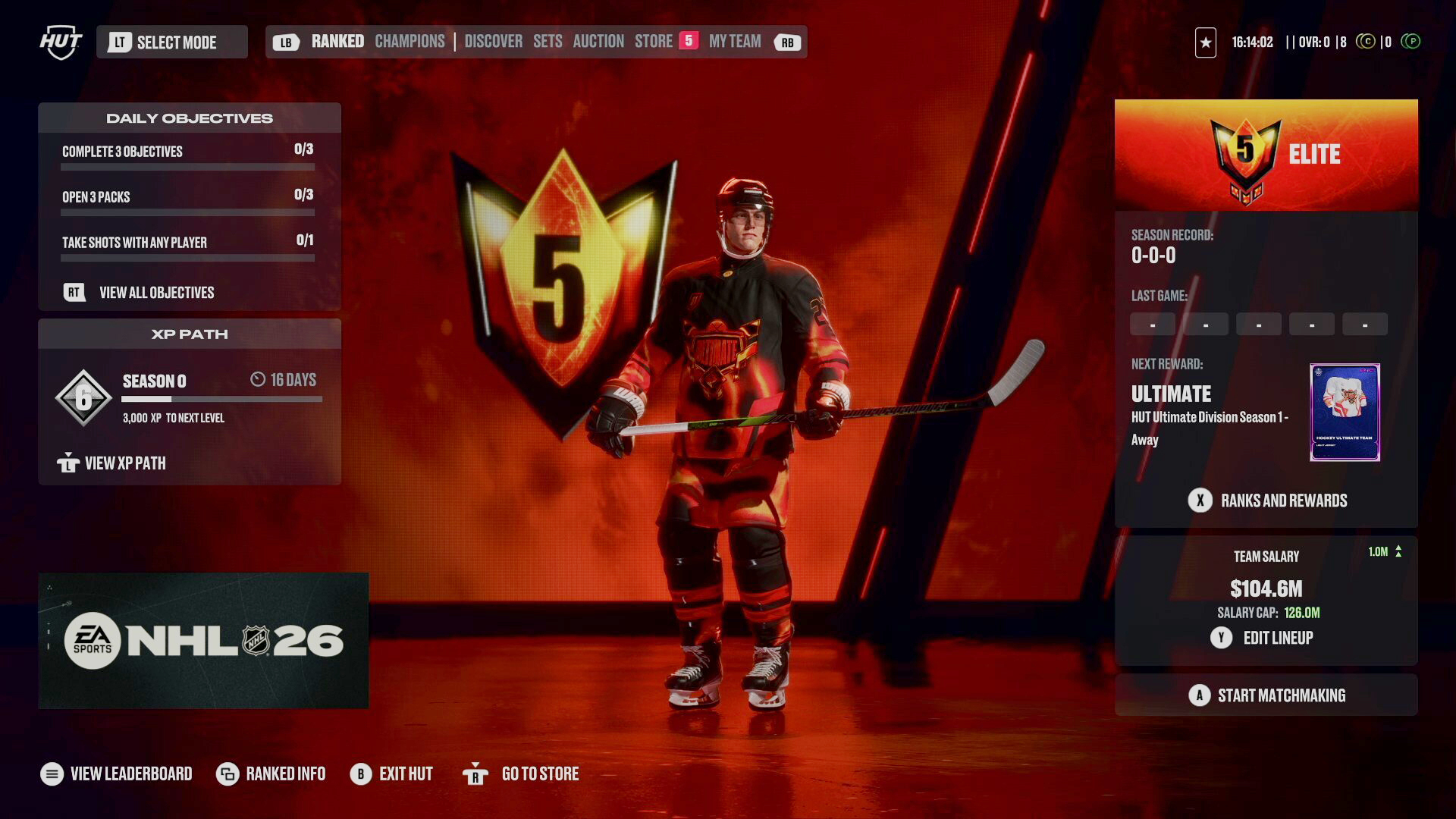Open Select Mode dropdown
The width and height of the screenshot is (1456, 819).
point(172,42)
